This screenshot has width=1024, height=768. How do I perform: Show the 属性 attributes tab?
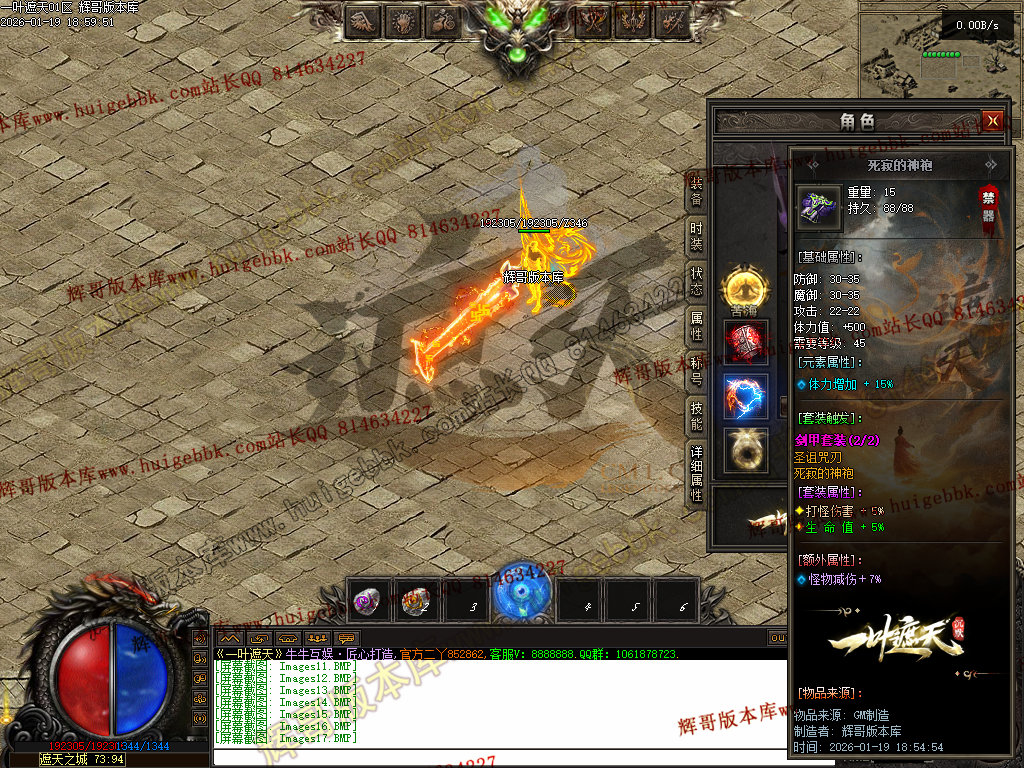point(696,326)
